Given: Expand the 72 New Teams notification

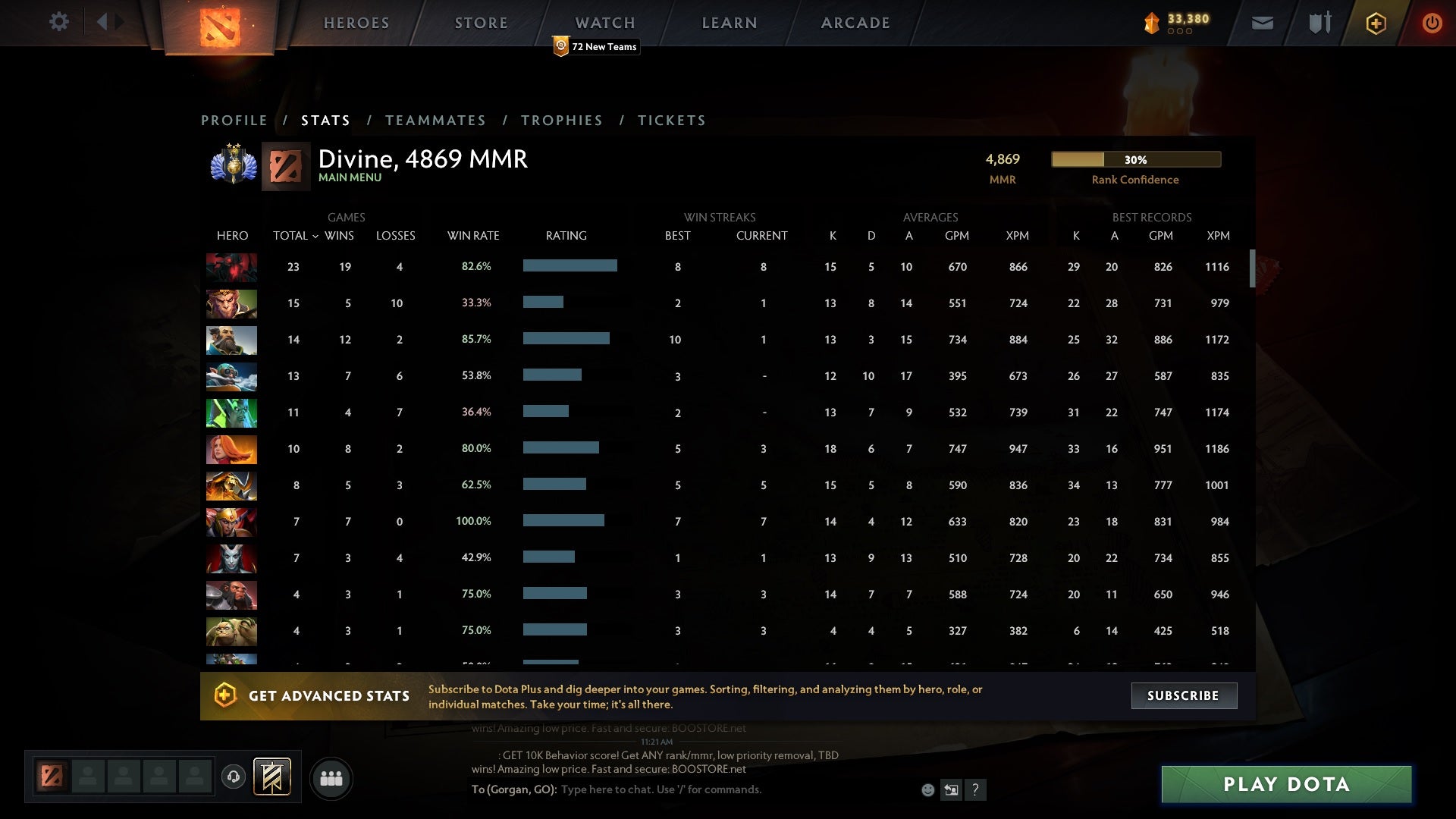Looking at the screenshot, I should [596, 46].
